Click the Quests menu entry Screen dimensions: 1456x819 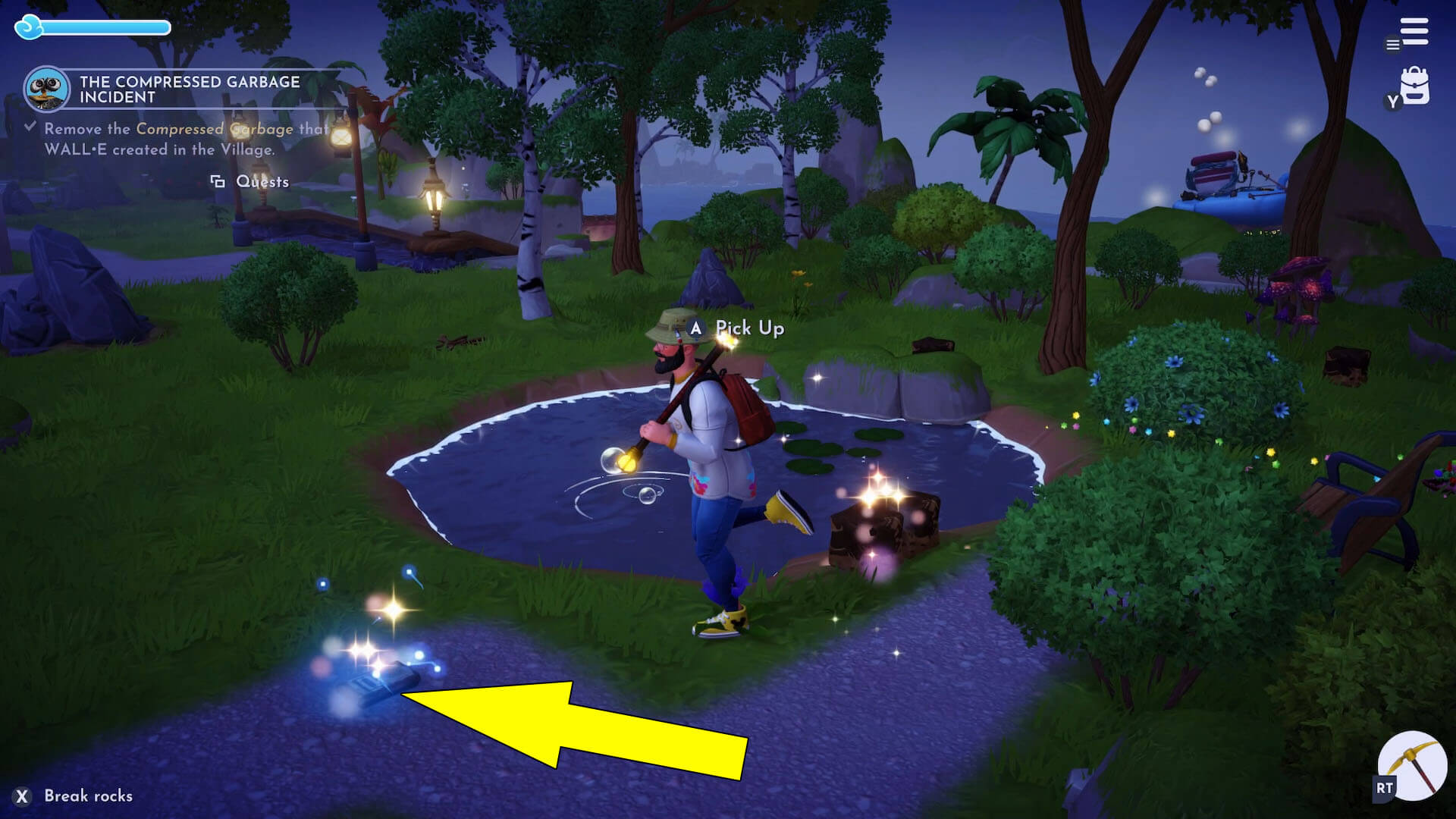tap(262, 181)
